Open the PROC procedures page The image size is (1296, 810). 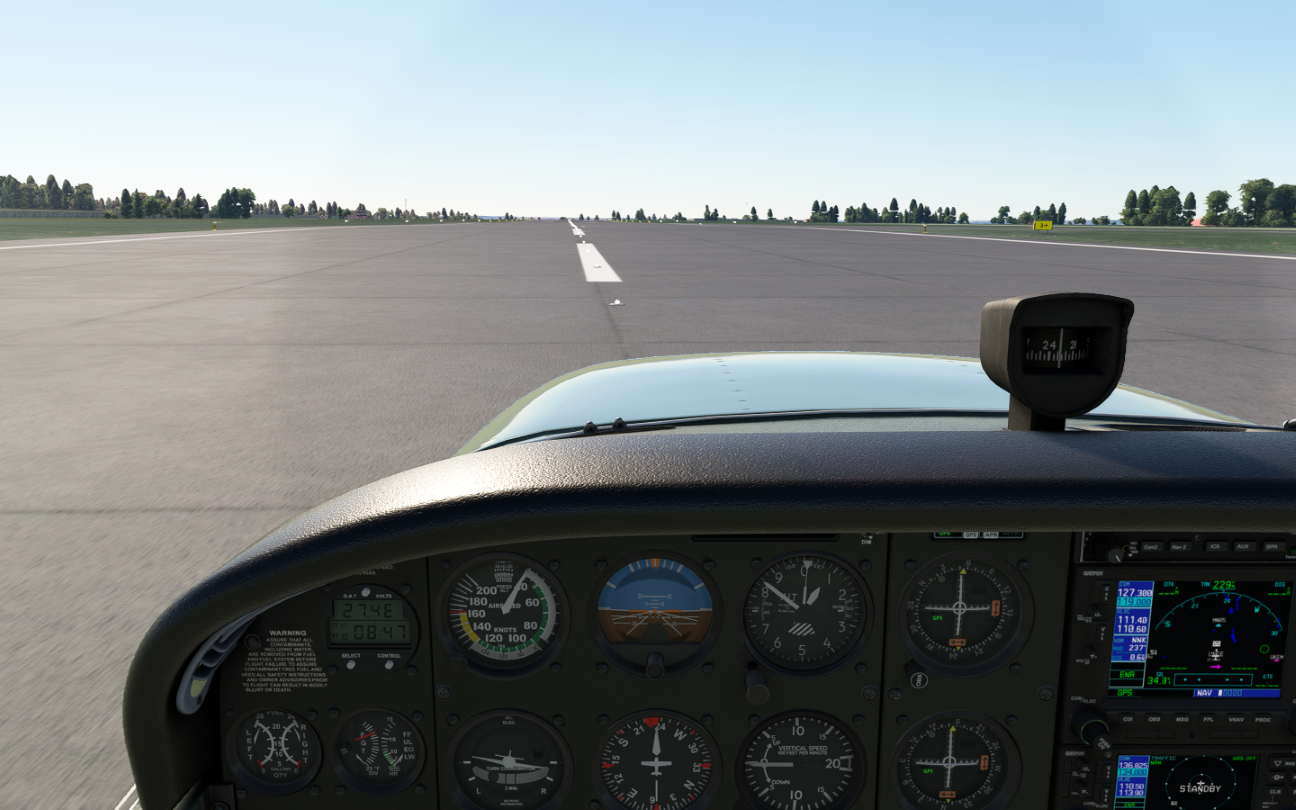(1263, 718)
